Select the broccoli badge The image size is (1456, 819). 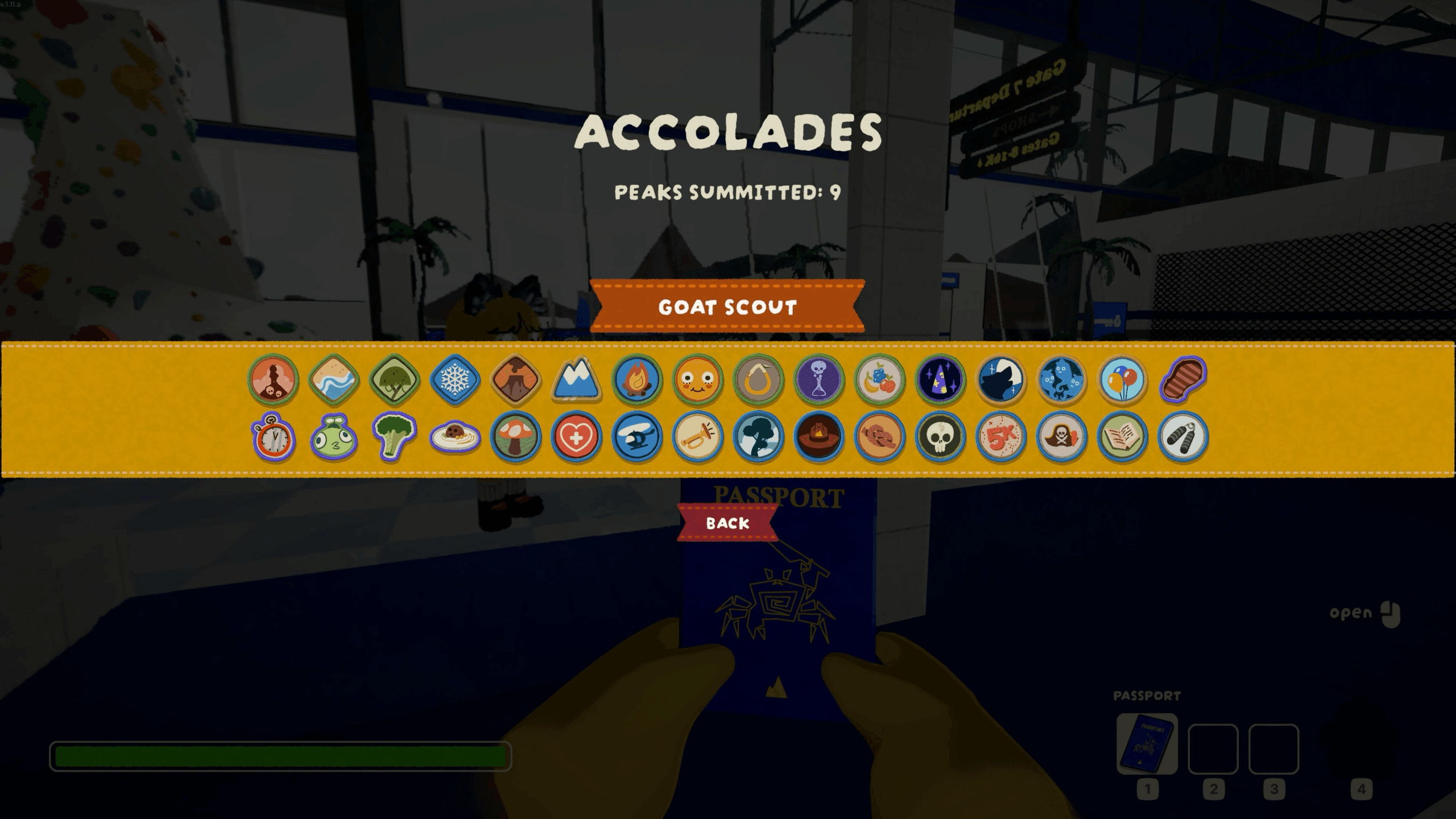coord(395,438)
